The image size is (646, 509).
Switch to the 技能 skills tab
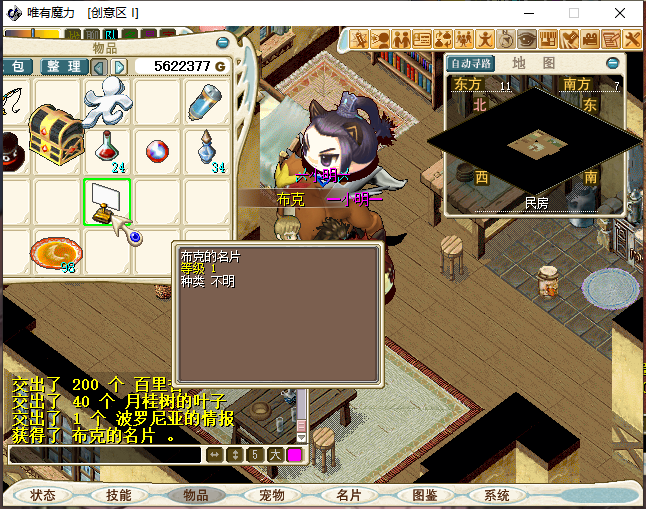(119, 495)
